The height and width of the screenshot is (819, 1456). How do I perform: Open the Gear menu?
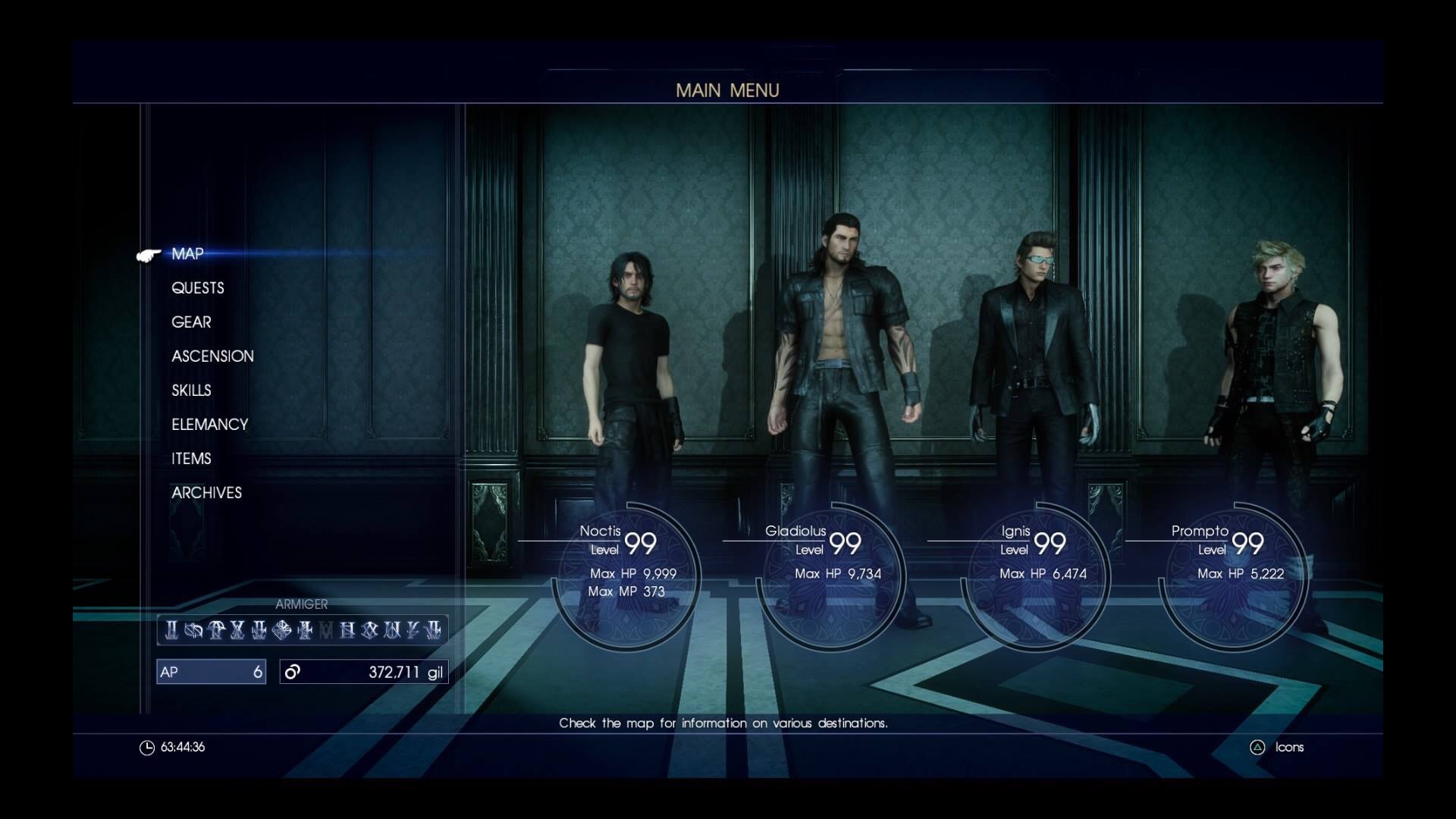pyautogui.click(x=191, y=322)
